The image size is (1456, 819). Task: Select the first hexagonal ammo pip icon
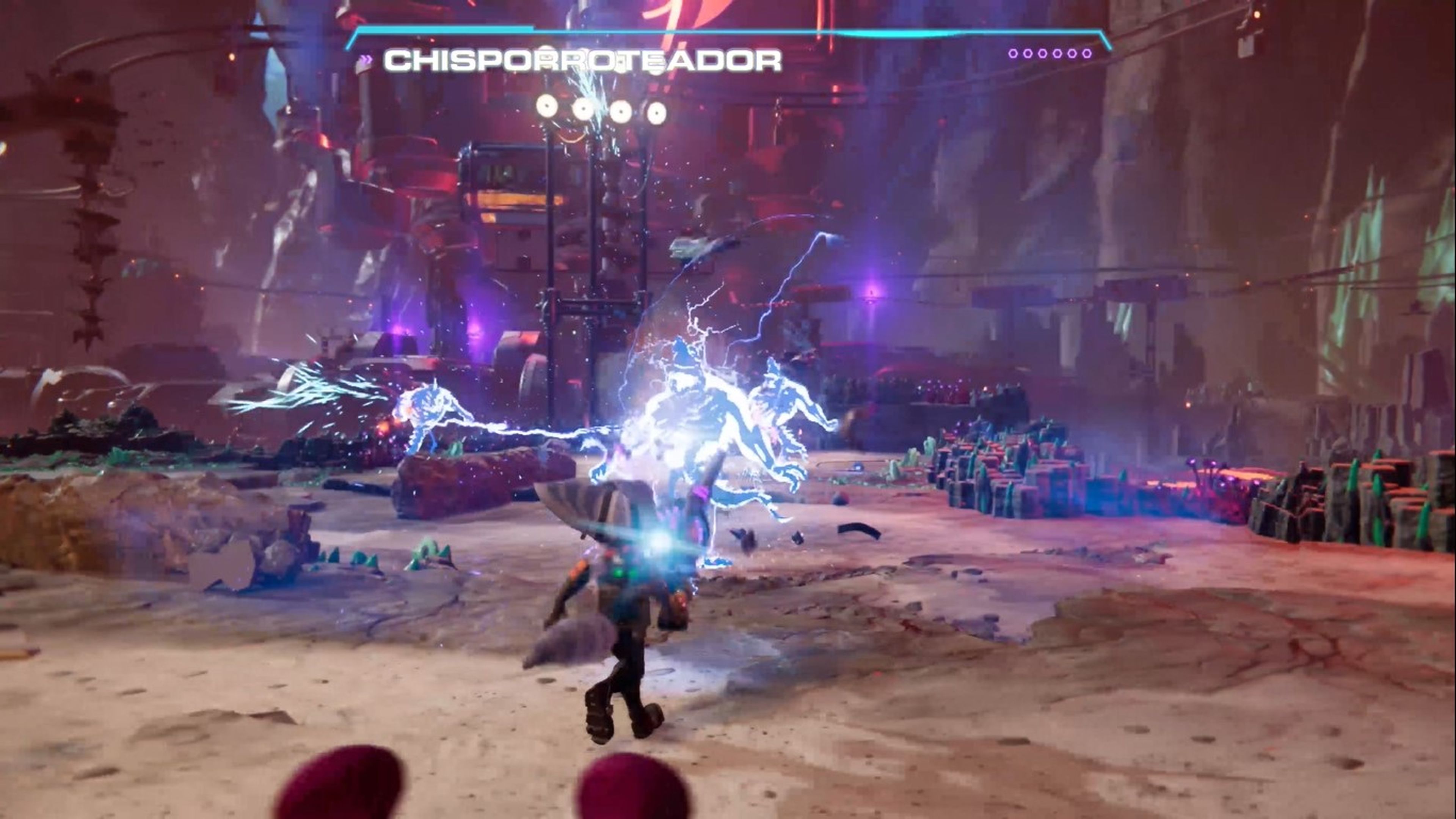[x=1014, y=54]
